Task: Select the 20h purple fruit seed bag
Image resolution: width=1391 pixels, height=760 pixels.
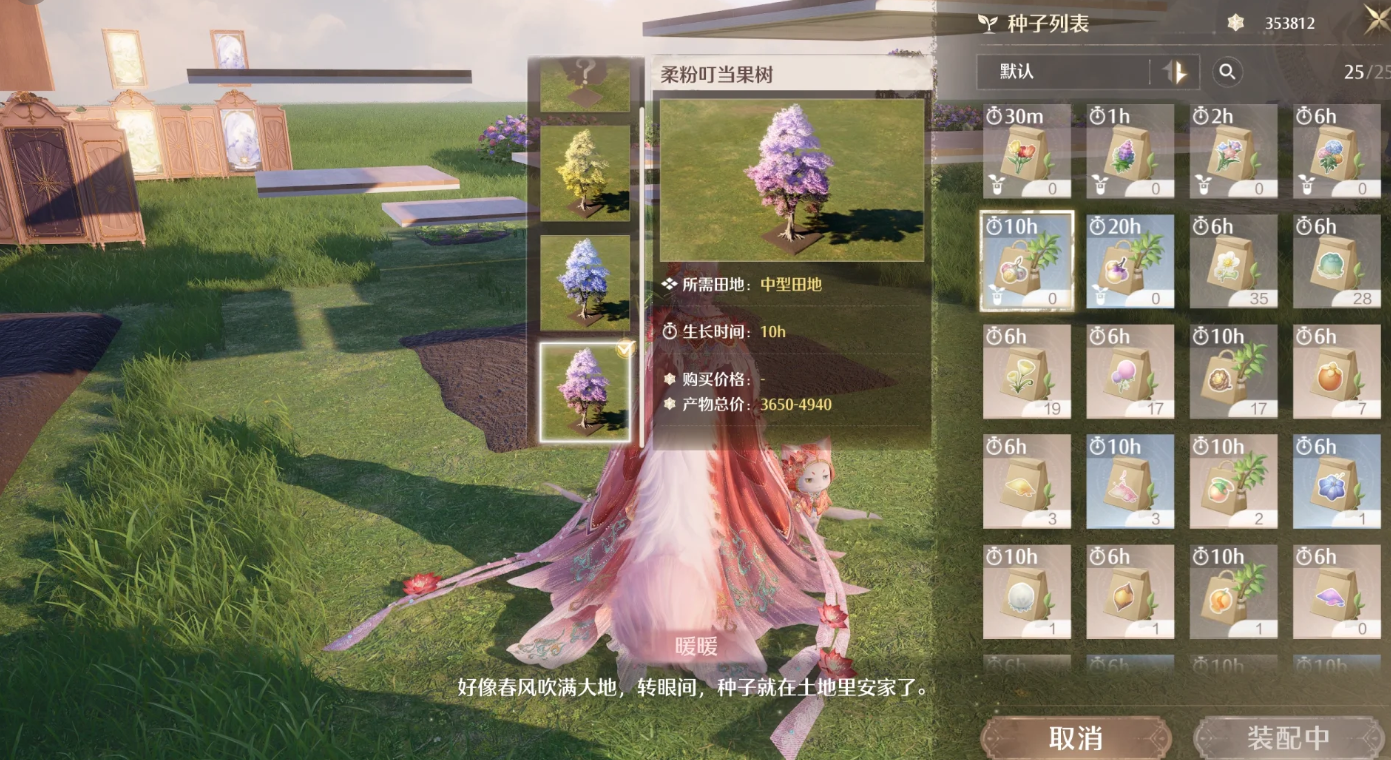Action: [x=1130, y=262]
